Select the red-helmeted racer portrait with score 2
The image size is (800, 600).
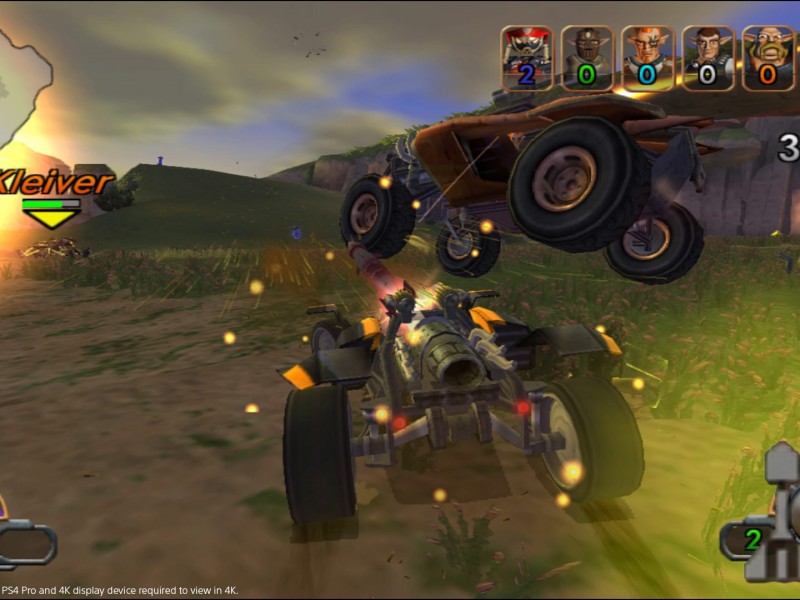[x=526, y=58]
